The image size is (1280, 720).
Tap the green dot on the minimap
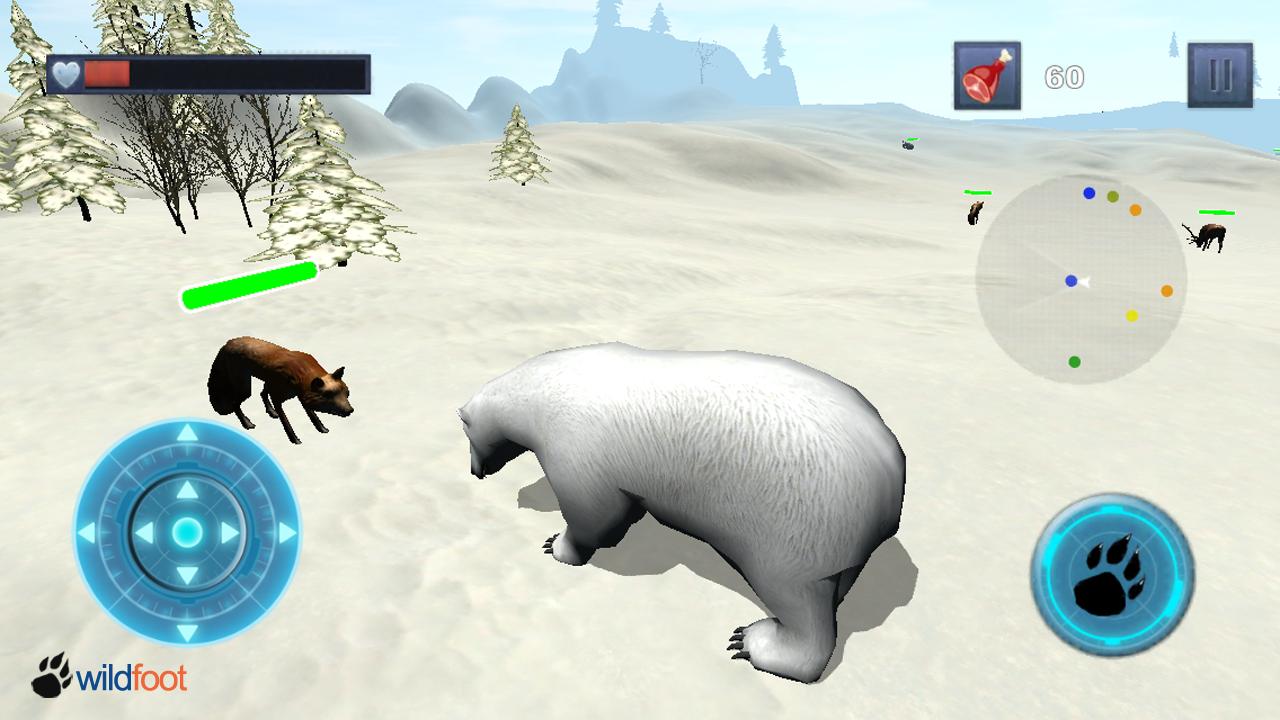coord(1074,362)
